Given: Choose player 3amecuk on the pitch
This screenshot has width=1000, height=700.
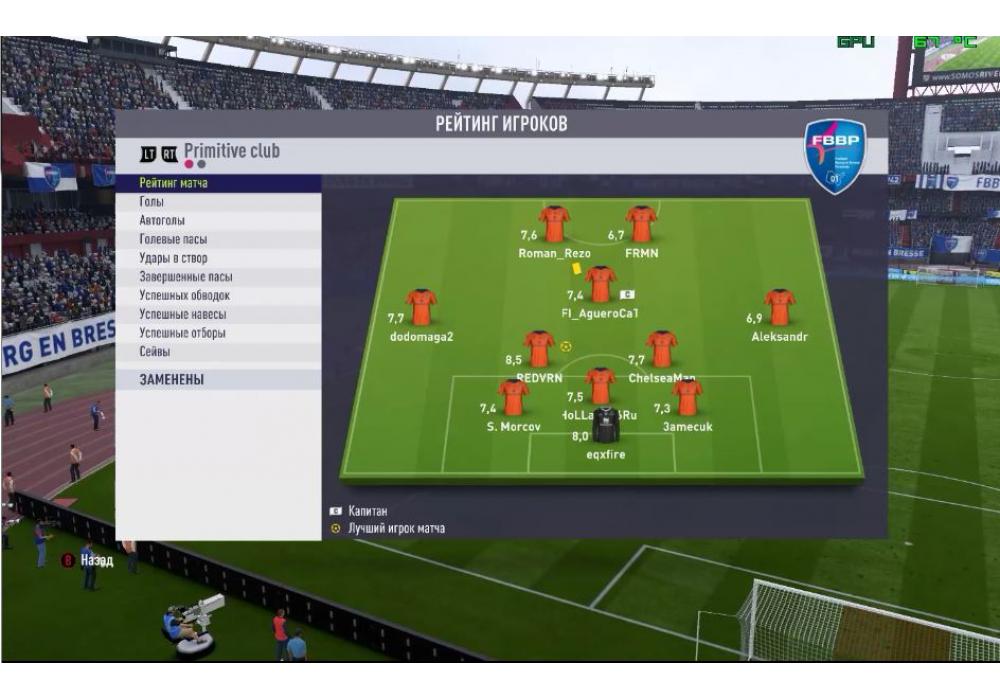Looking at the screenshot, I should point(687,398).
